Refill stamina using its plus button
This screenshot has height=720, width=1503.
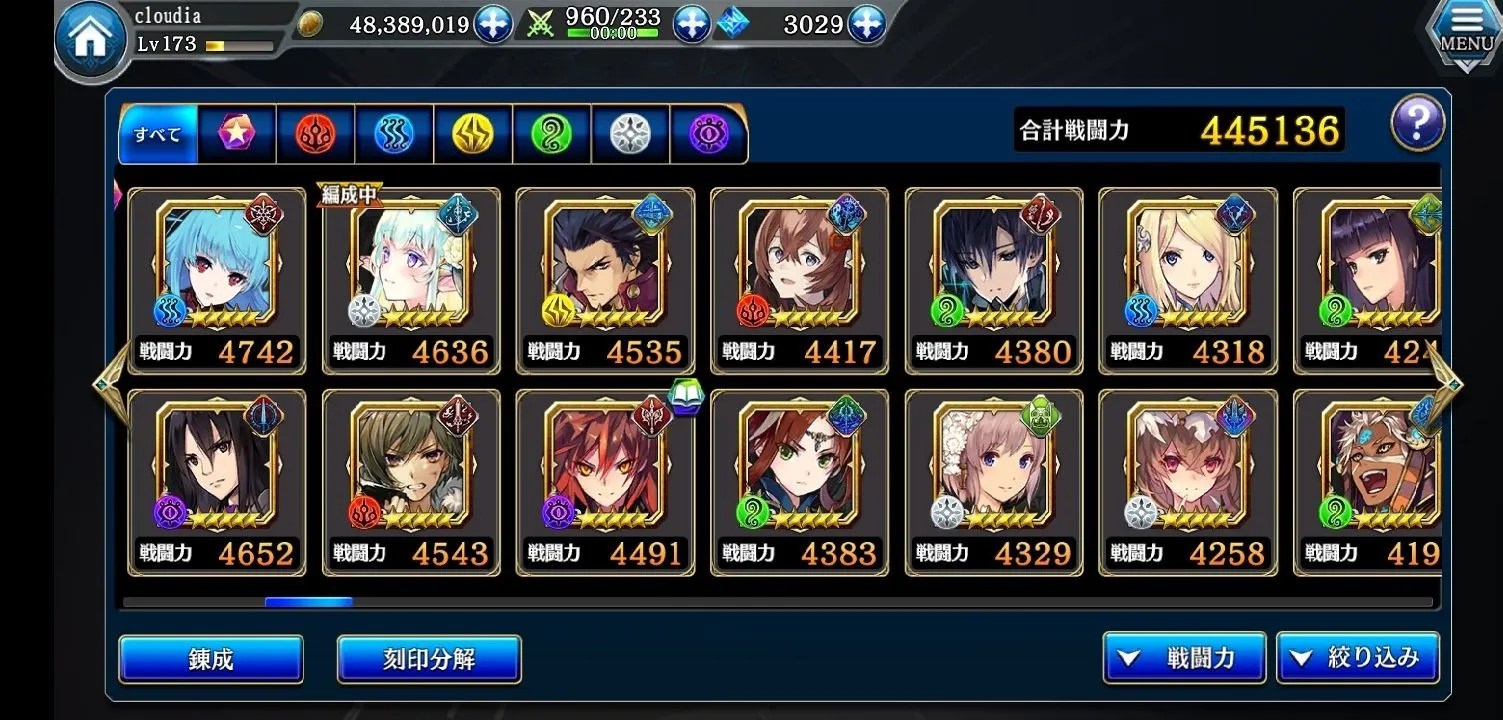[x=691, y=25]
